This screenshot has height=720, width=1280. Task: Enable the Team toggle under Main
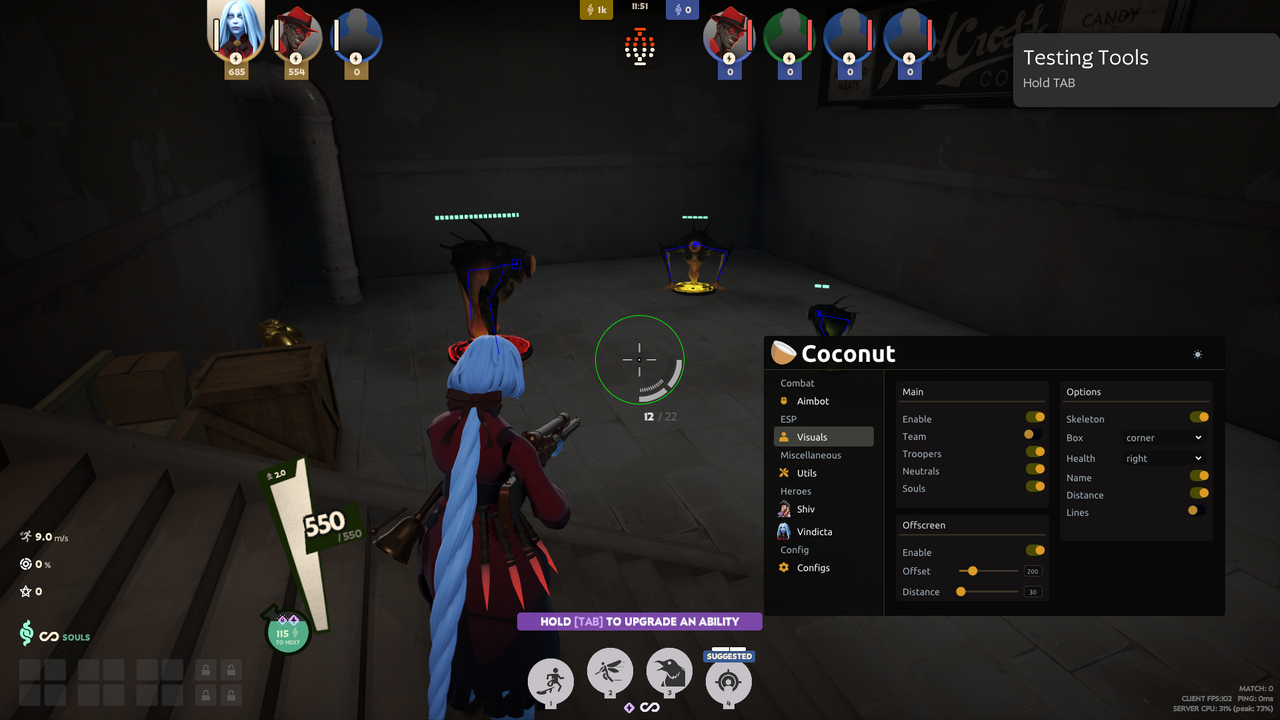pos(1029,434)
